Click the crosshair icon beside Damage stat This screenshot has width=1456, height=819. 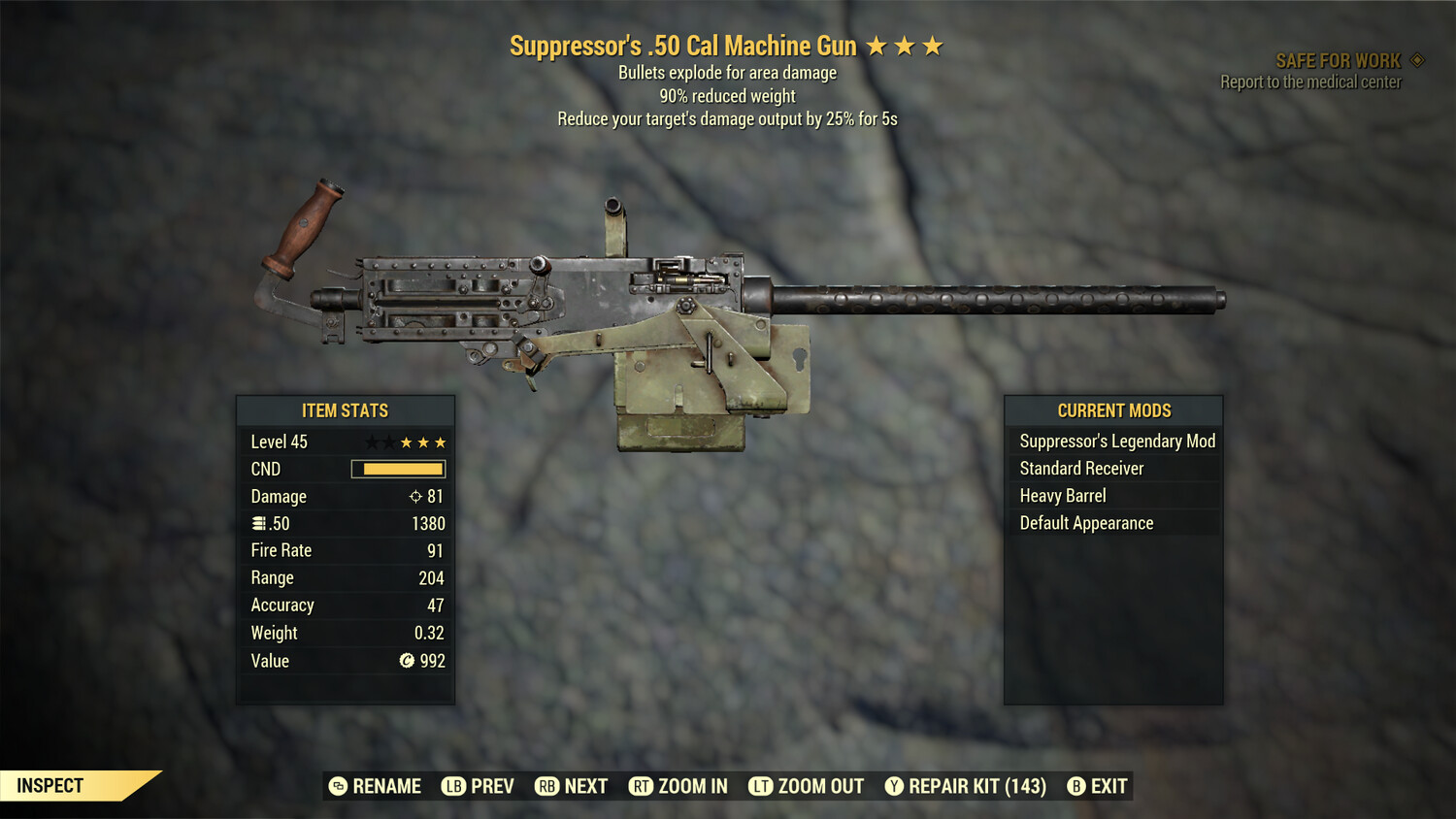(x=417, y=497)
